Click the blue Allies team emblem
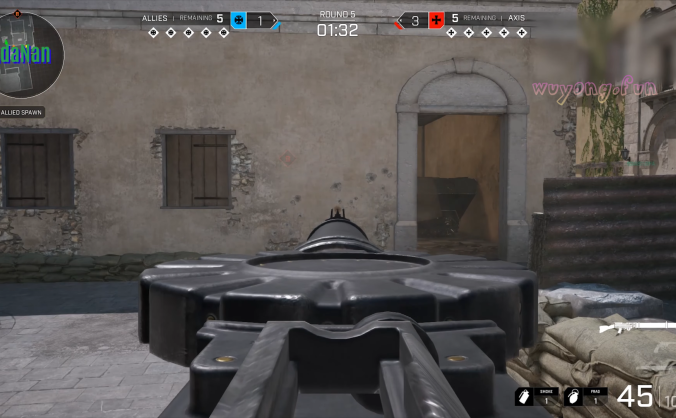Viewport: 676px width, 418px height. [x=238, y=20]
